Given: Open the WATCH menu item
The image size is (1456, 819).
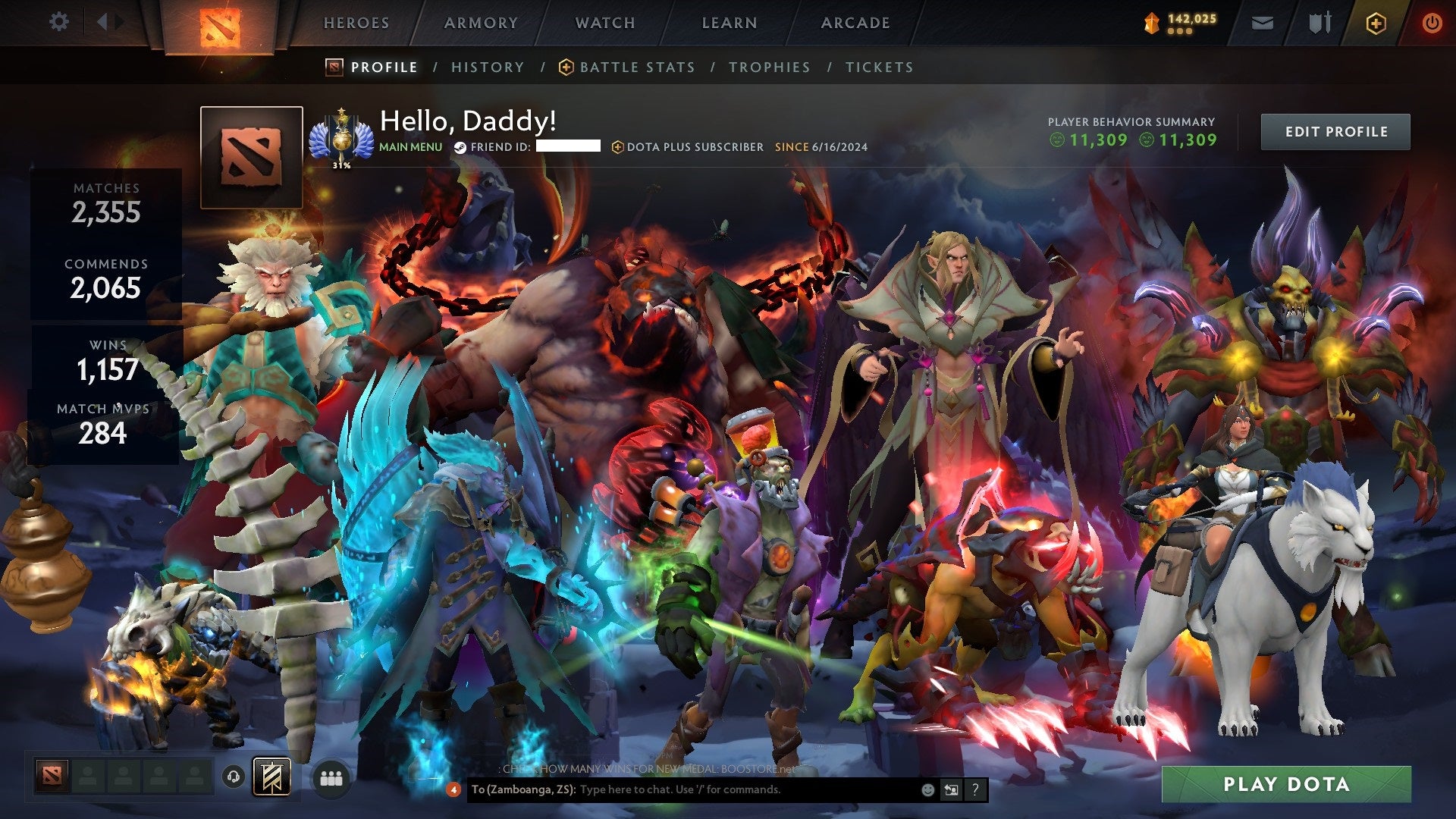Looking at the screenshot, I should pos(605,23).
